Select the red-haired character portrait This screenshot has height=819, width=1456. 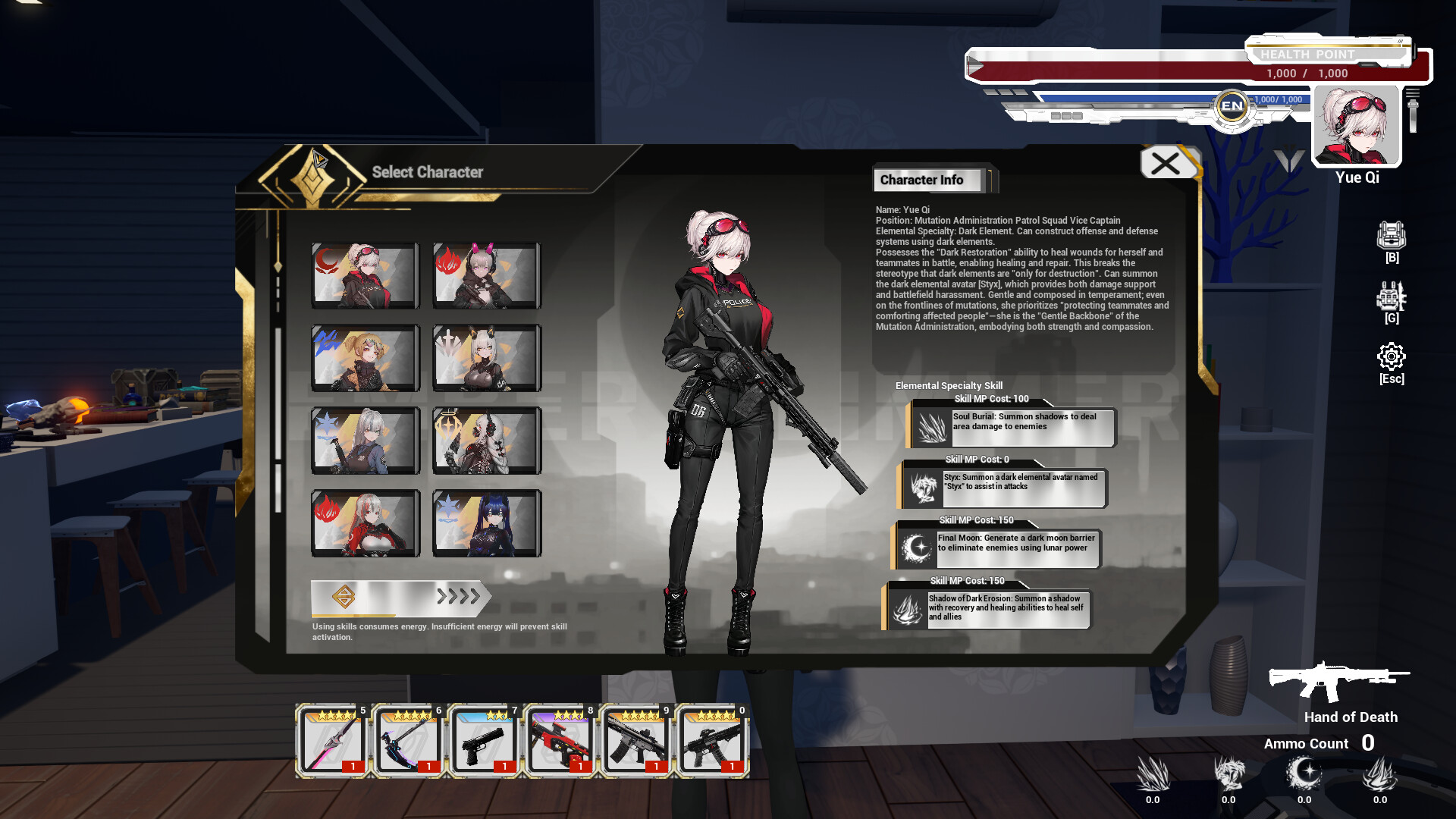366,523
